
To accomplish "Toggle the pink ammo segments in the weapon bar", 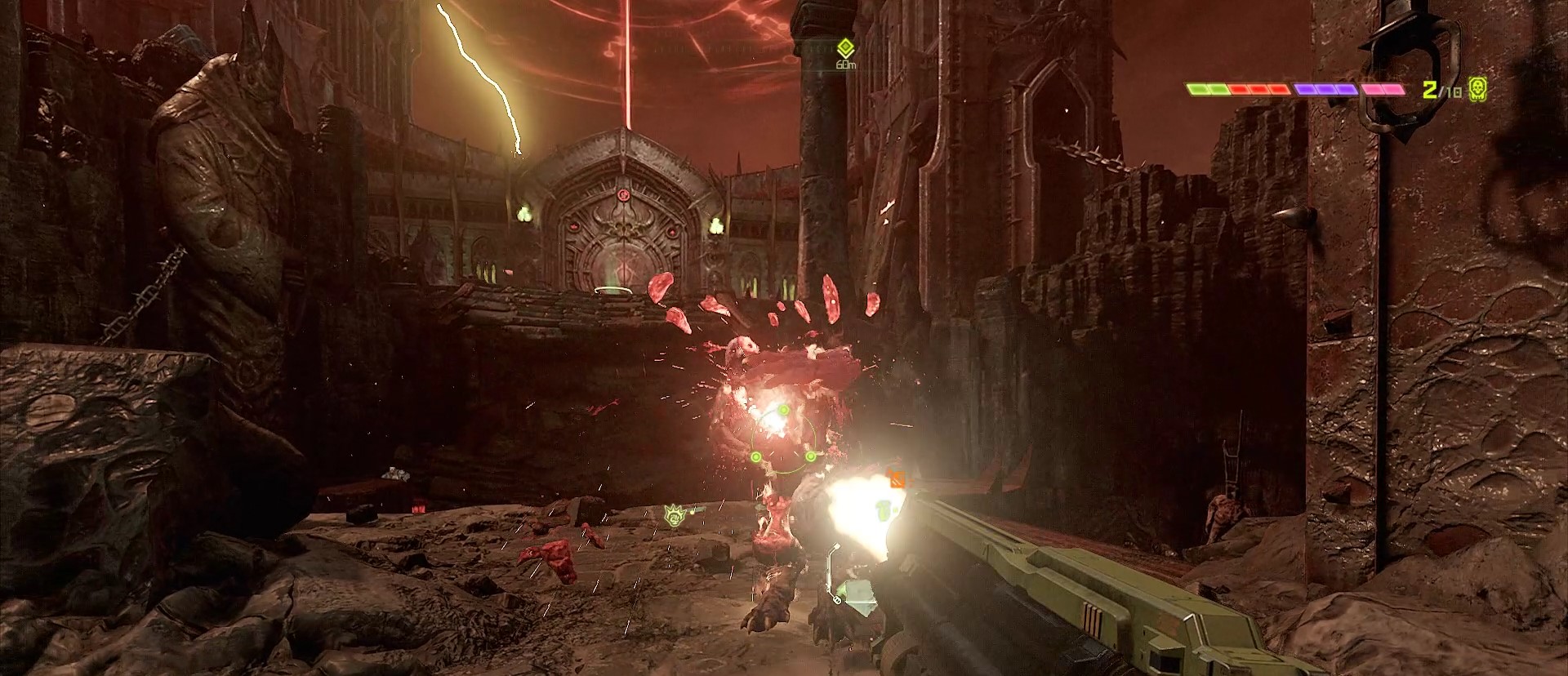I will point(1383,90).
